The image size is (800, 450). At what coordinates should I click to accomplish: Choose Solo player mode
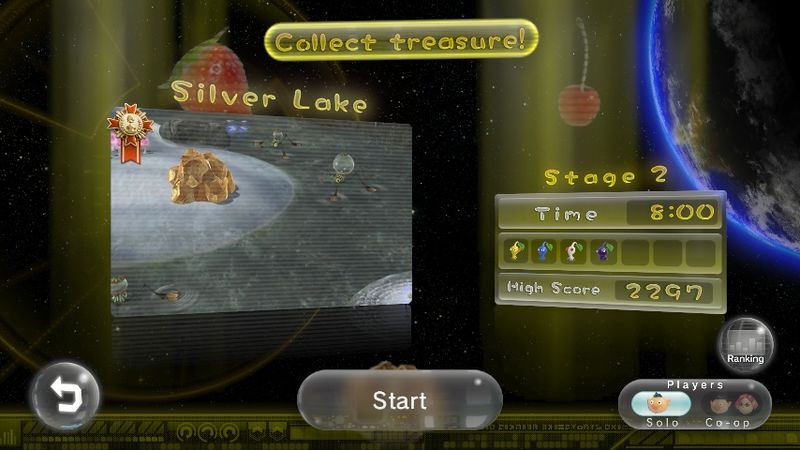pyautogui.click(x=656, y=407)
